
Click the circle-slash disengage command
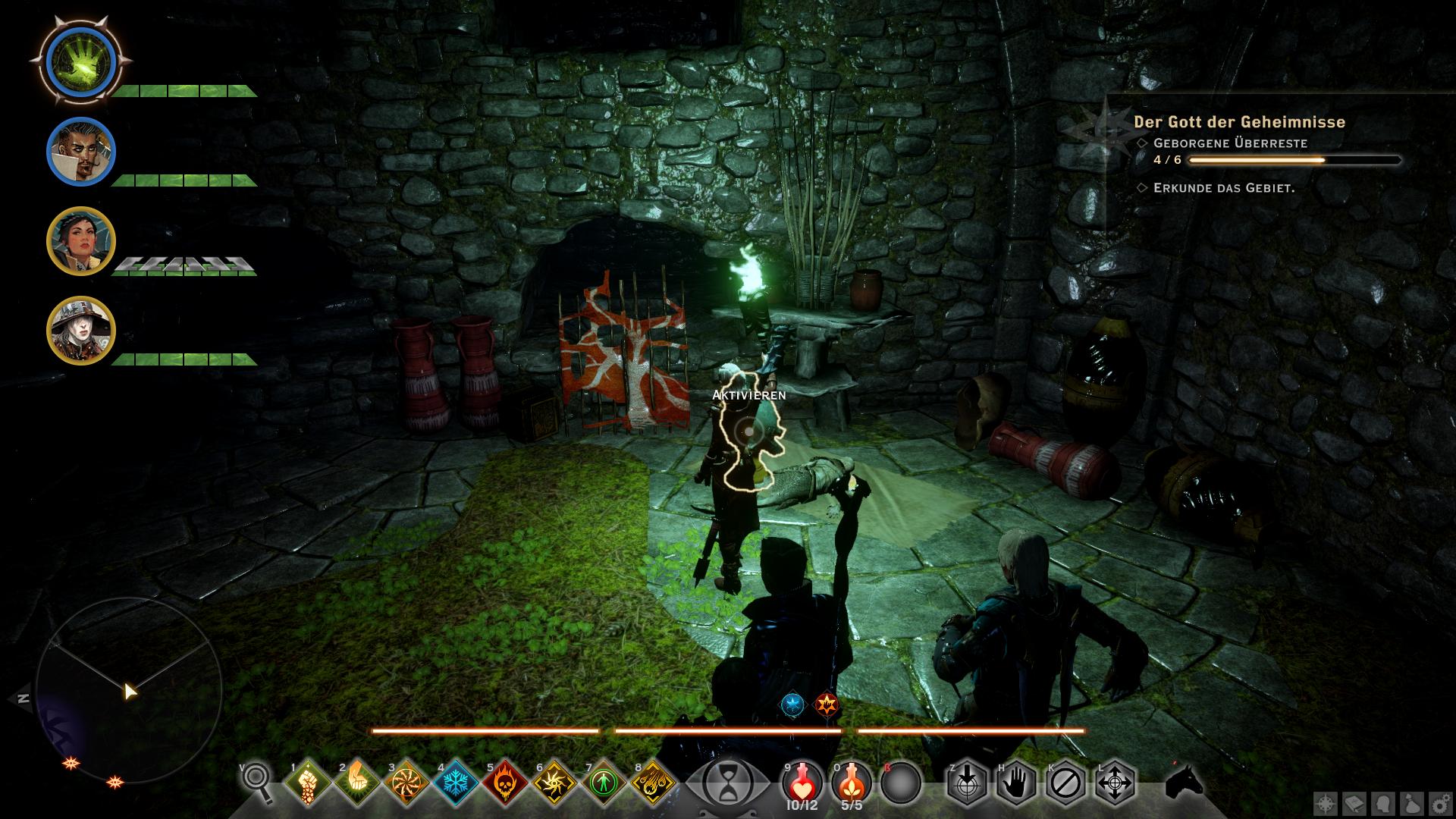tap(1066, 782)
